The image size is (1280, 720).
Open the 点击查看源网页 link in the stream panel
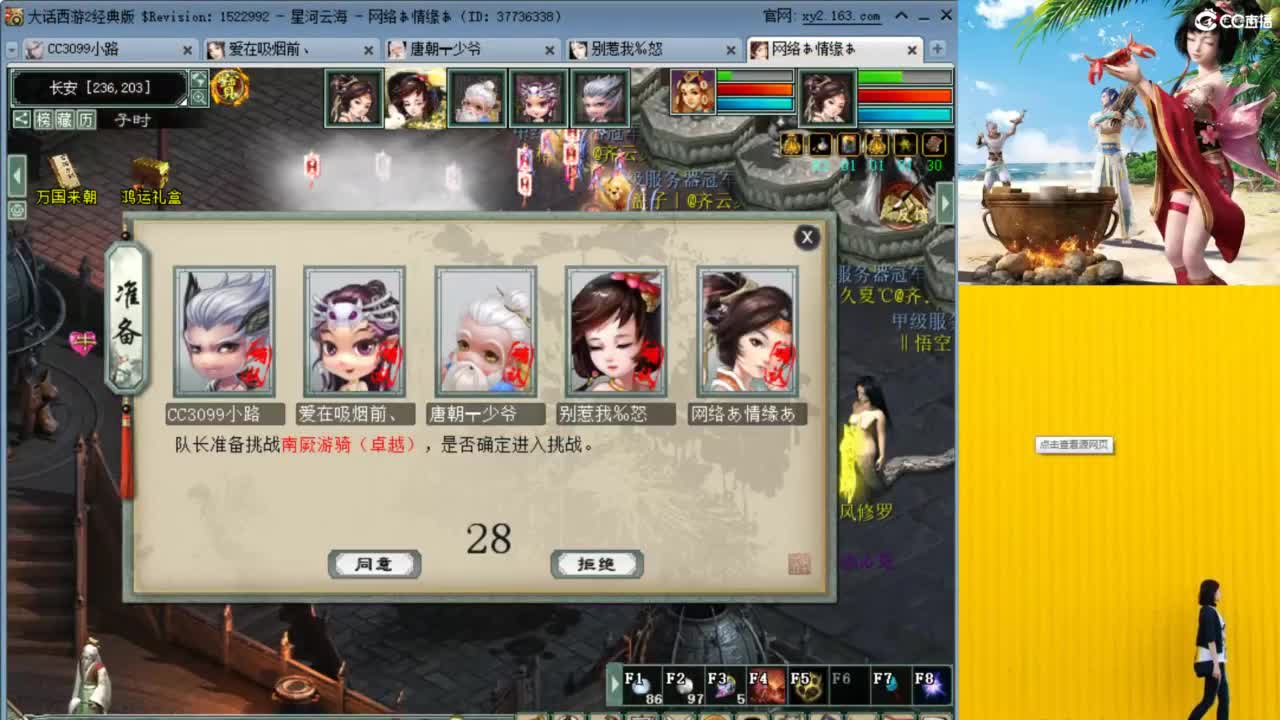tap(1073, 447)
